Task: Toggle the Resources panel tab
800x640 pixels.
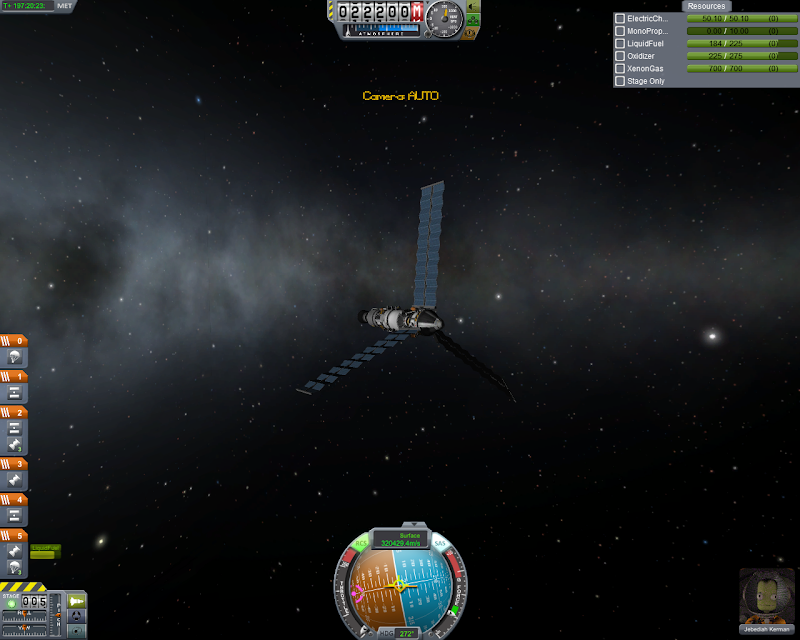Action: click(x=706, y=6)
